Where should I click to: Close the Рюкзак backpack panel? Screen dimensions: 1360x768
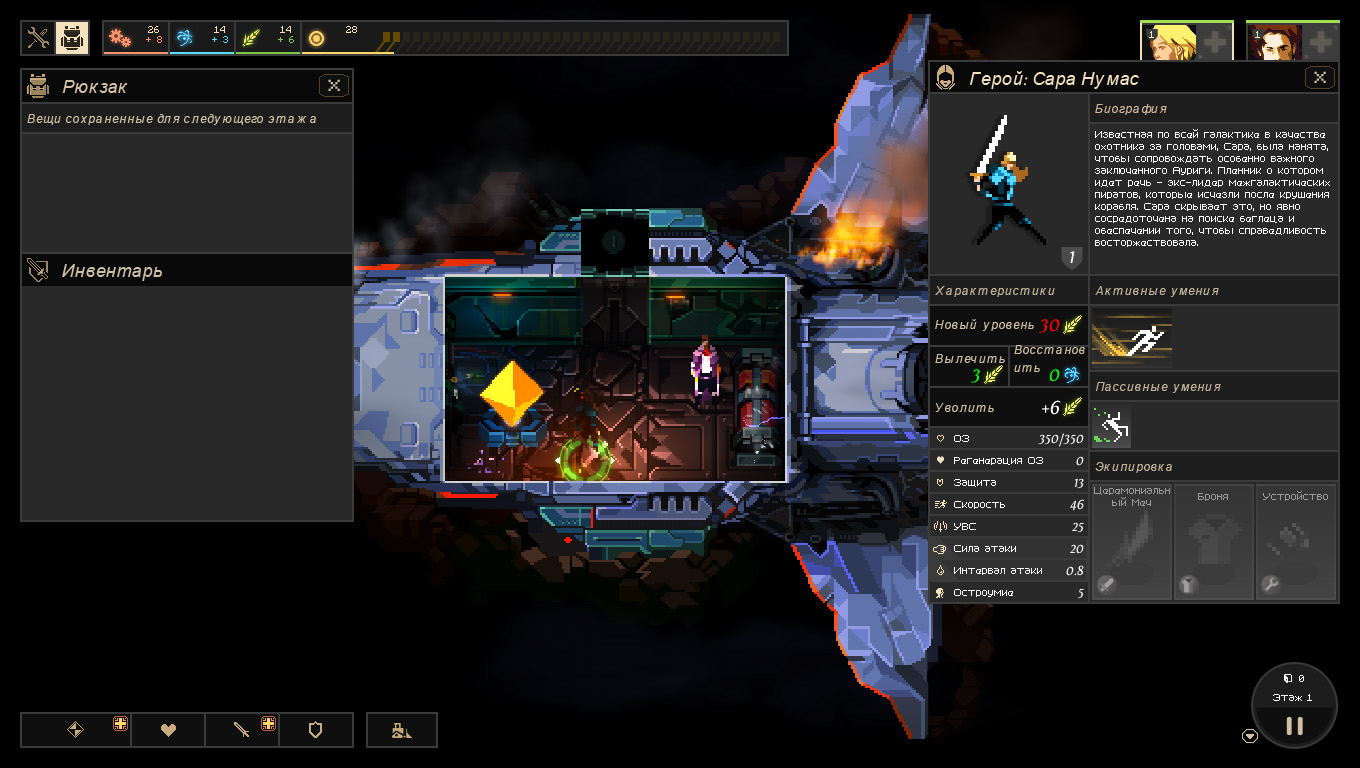(334, 86)
